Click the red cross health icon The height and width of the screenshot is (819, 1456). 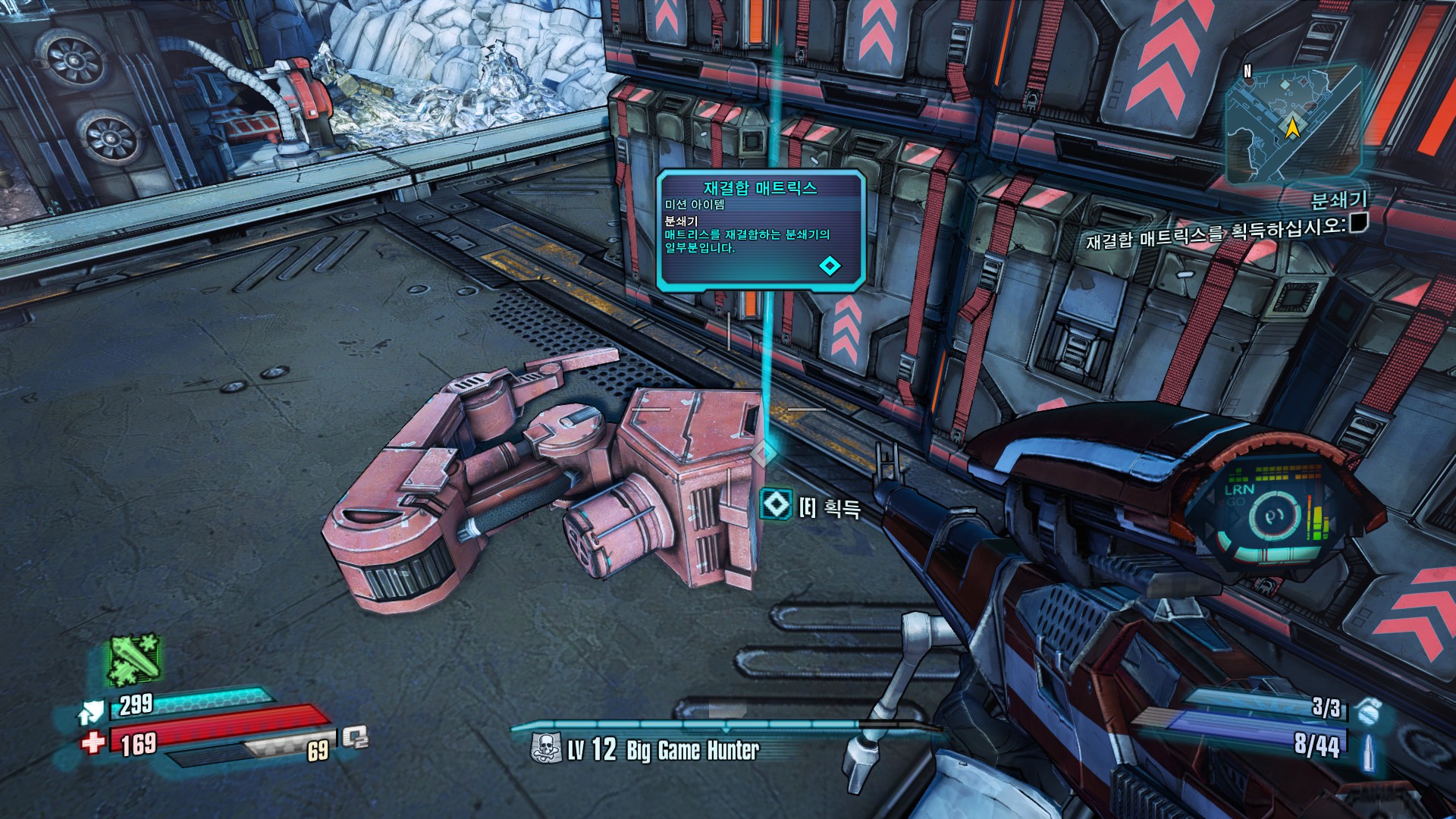coord(93,741)
